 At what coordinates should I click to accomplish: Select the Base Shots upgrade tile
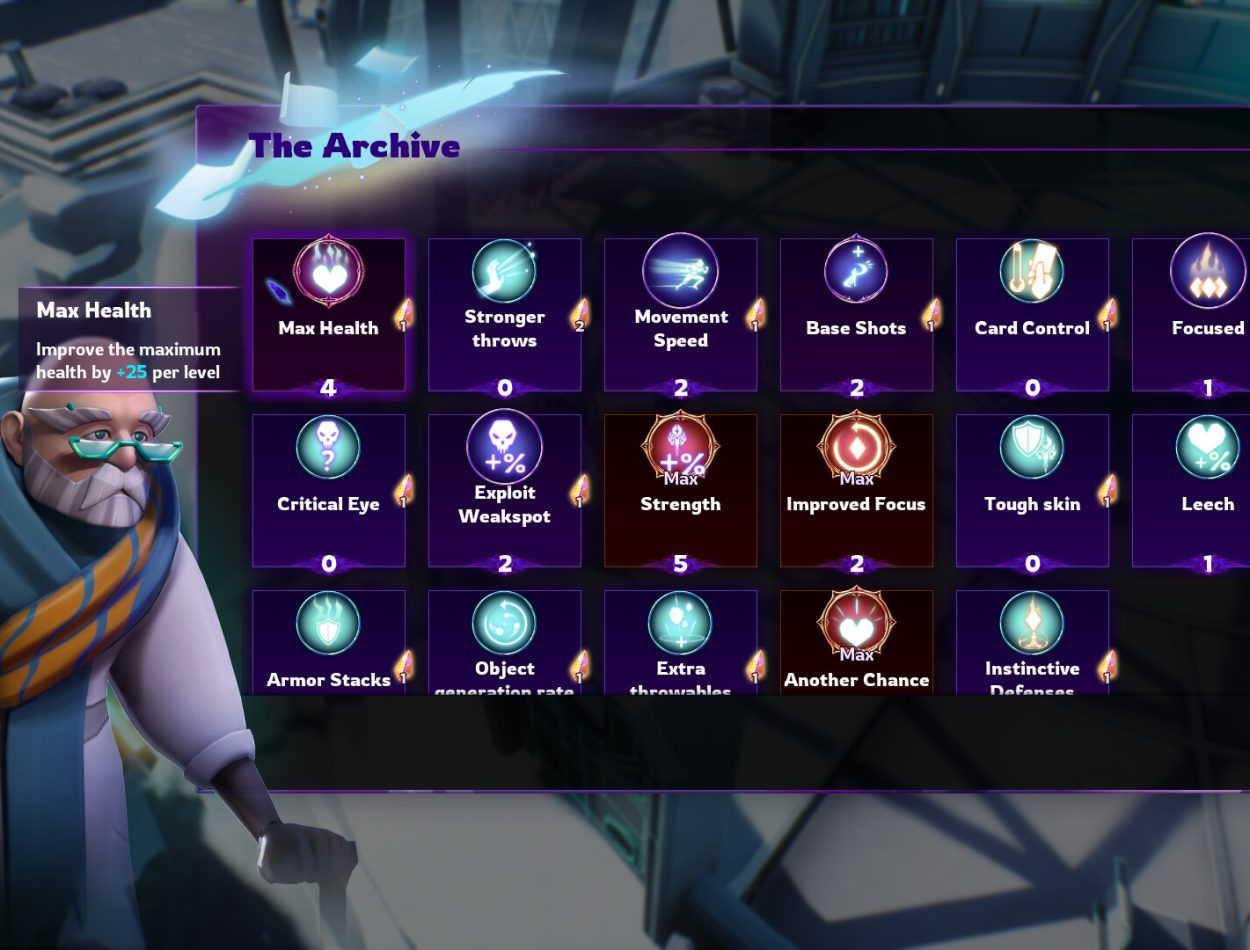click(x=856, y=314)
